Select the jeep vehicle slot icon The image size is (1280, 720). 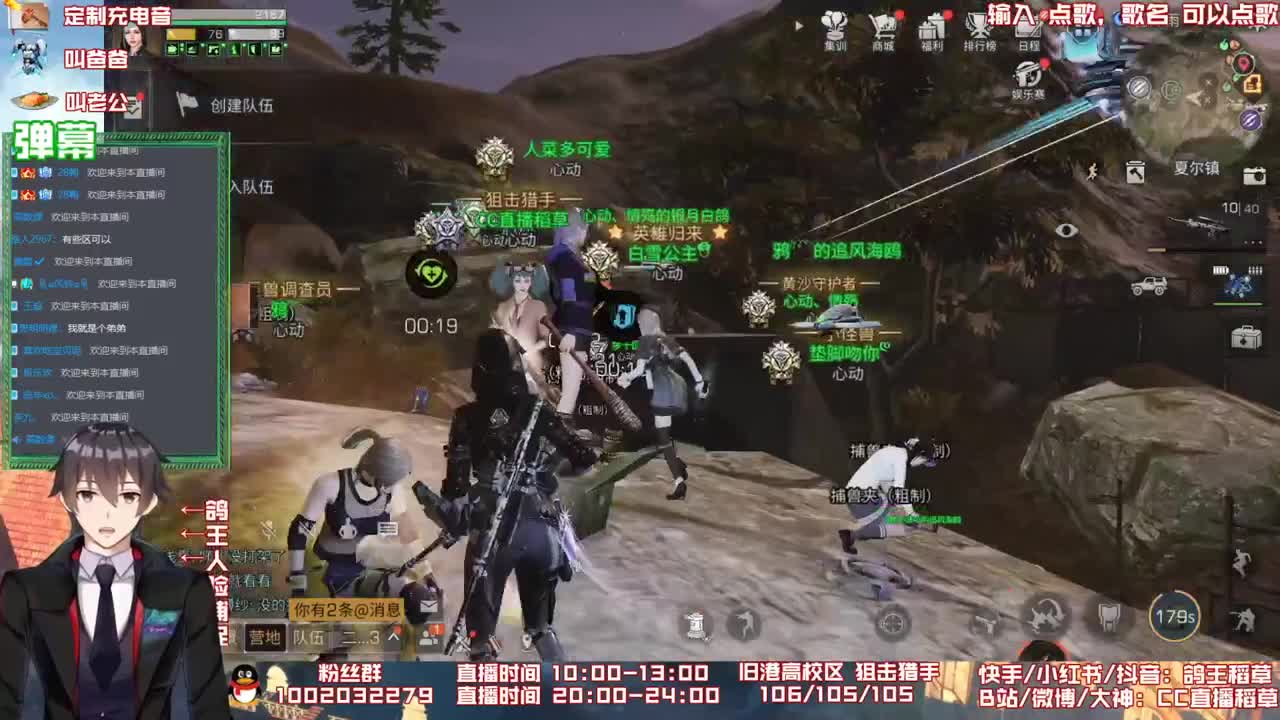(x=1150, y=284)
